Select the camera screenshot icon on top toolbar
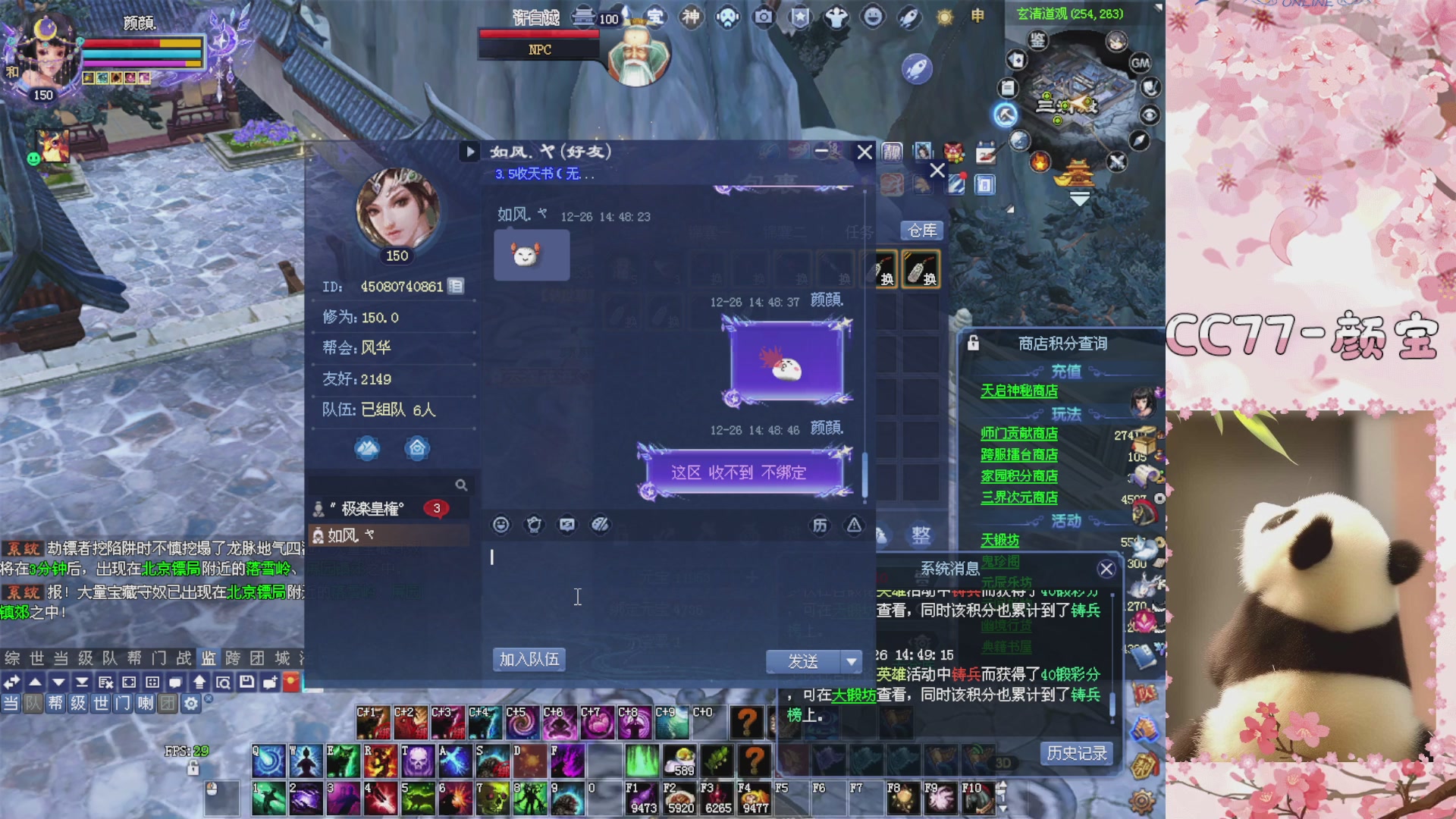This screenshot has height=819, width=1456. [x=762, y=17]
